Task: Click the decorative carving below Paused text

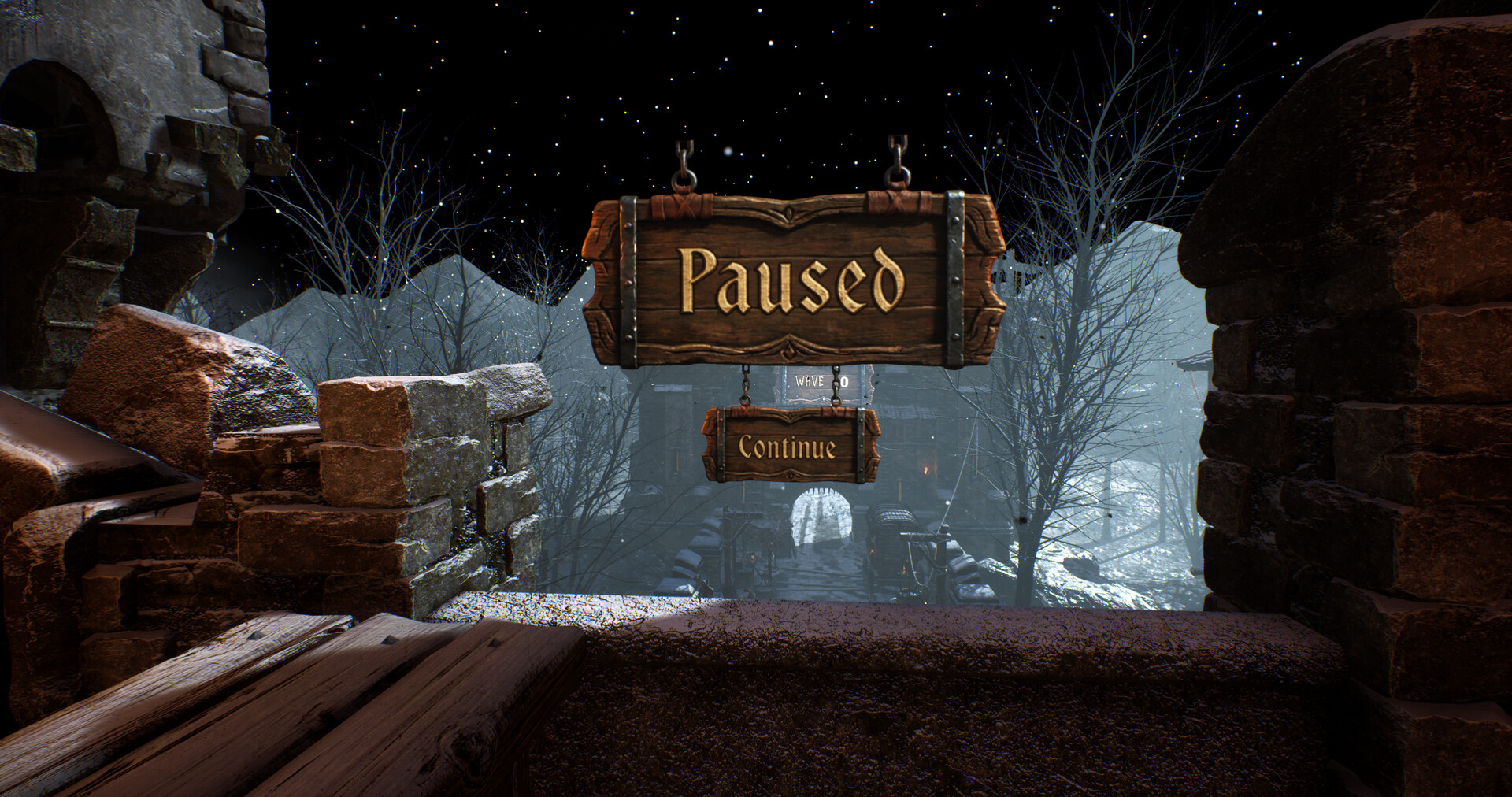Action: coord(791,349)
